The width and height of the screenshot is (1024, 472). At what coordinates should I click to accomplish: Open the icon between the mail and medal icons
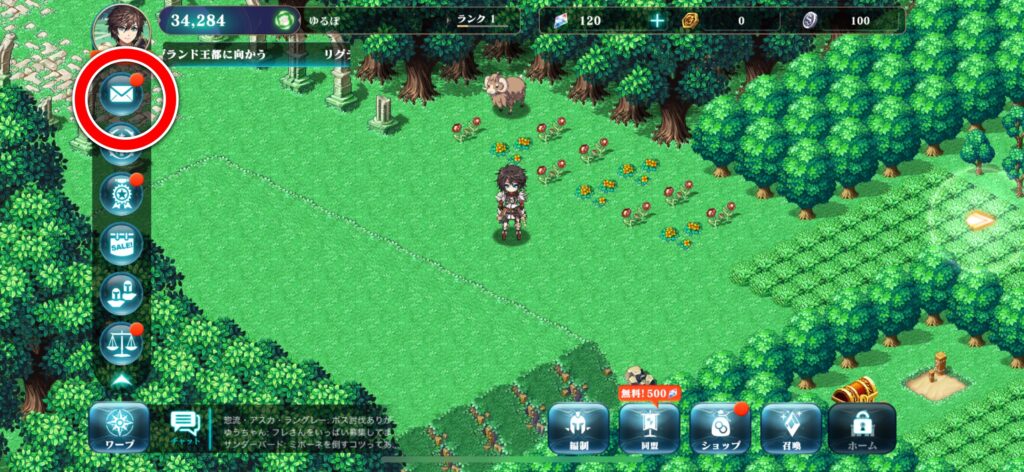click(x=121, y=146)
